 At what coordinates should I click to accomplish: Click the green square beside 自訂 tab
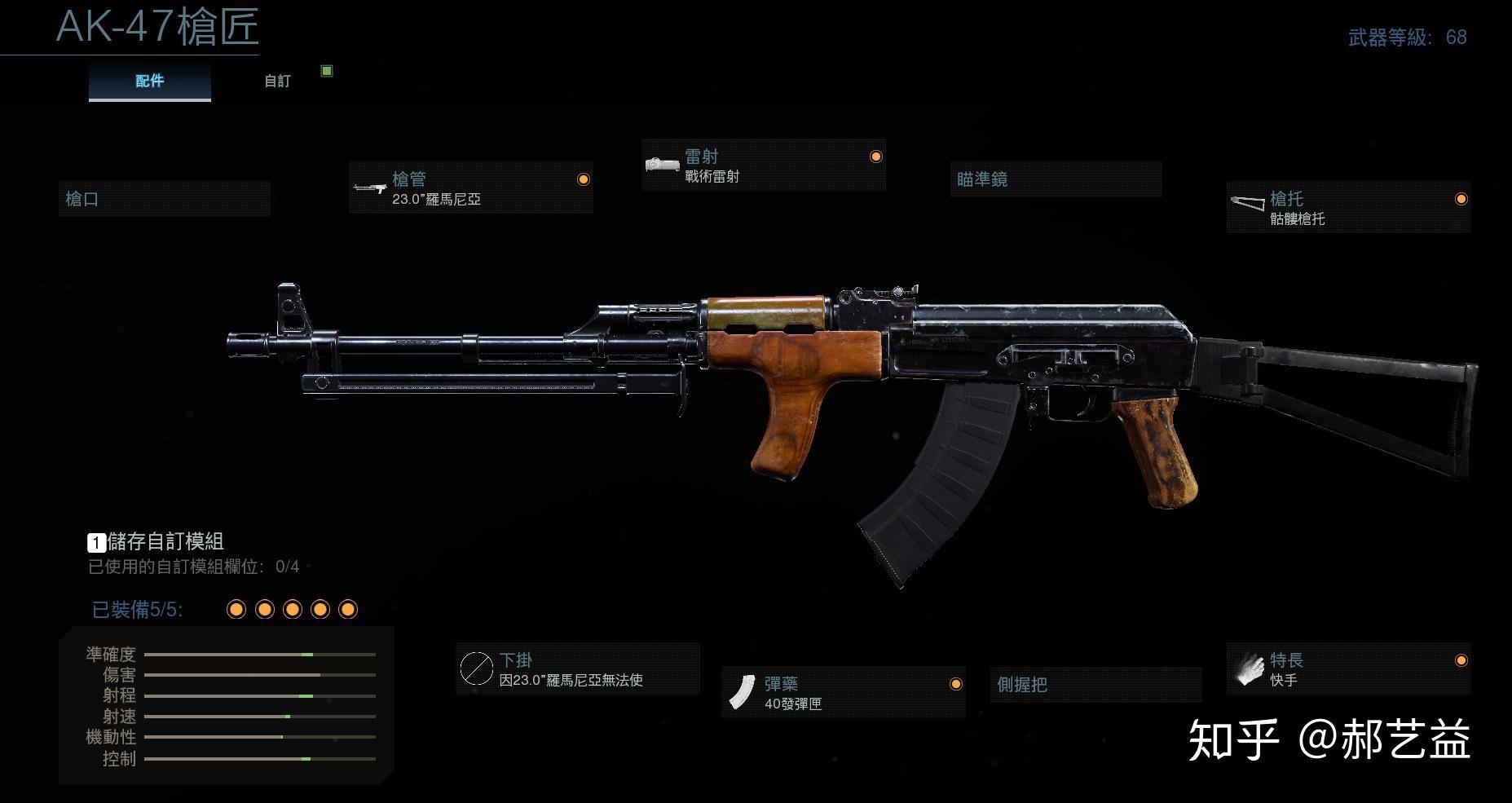327,71
